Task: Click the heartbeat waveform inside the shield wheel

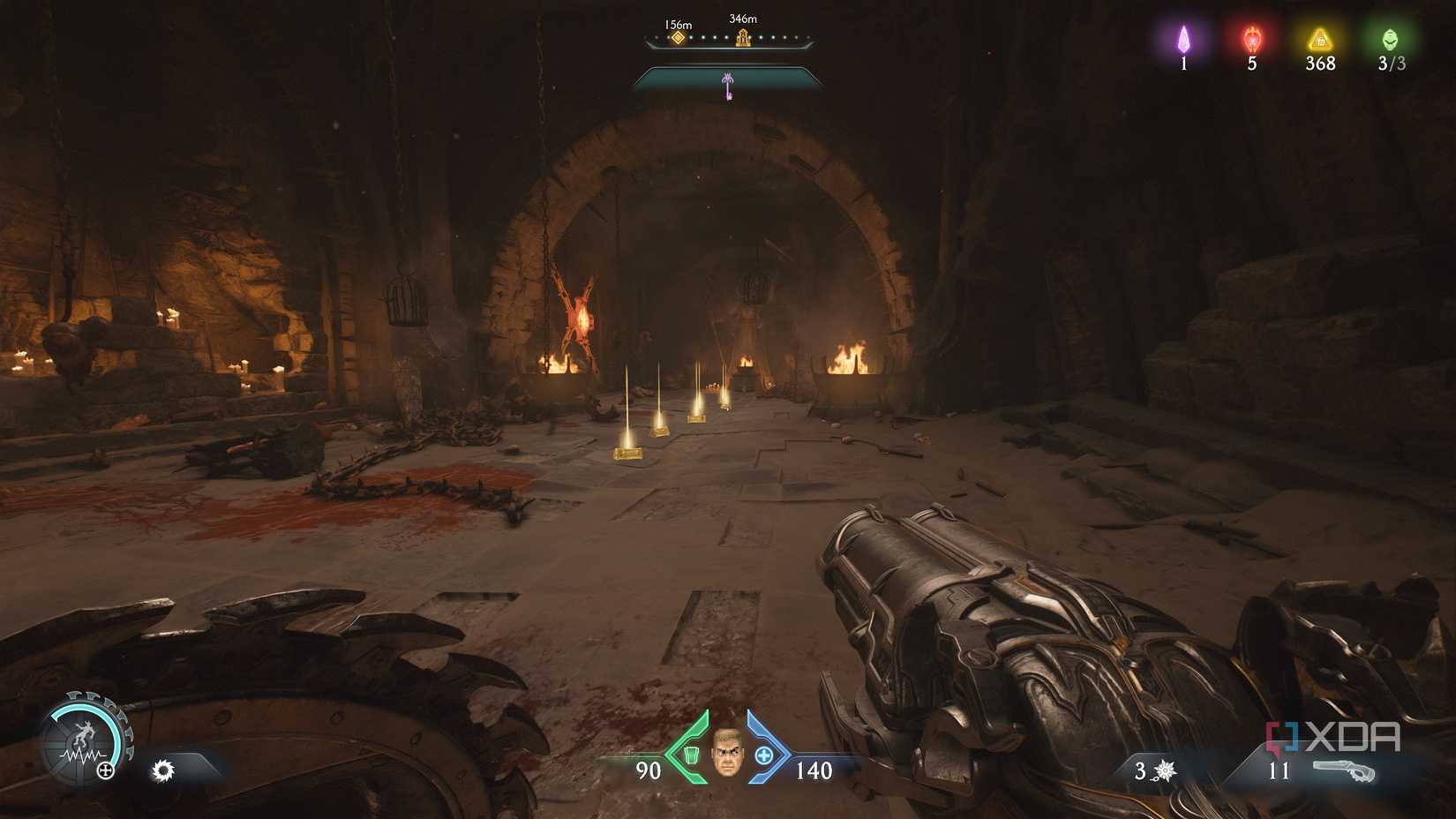Action: point(81,755)
